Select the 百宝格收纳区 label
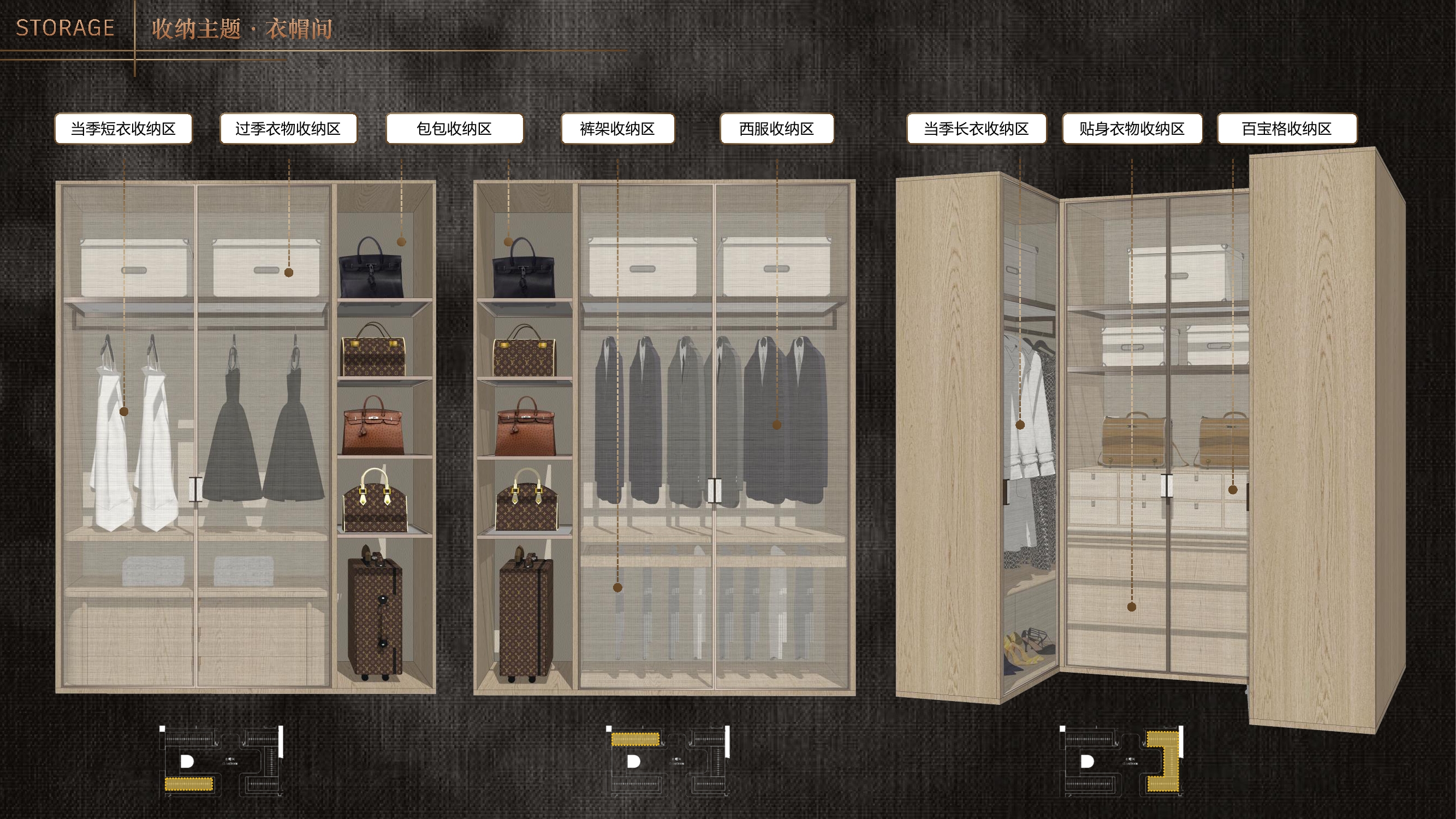This screenshot has height=819, width=1456. point(1286,129)
